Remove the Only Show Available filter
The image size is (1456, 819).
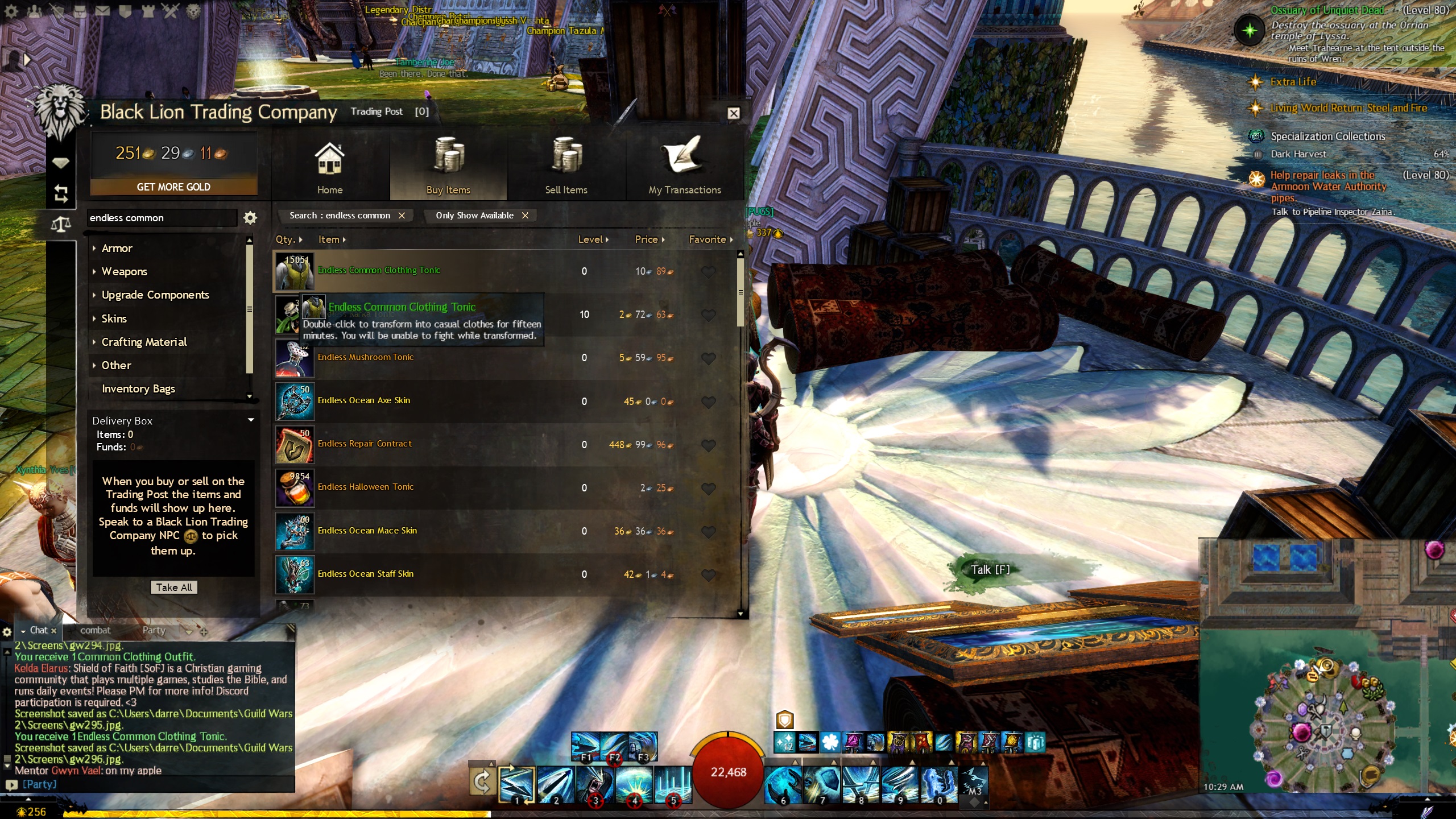525,216
